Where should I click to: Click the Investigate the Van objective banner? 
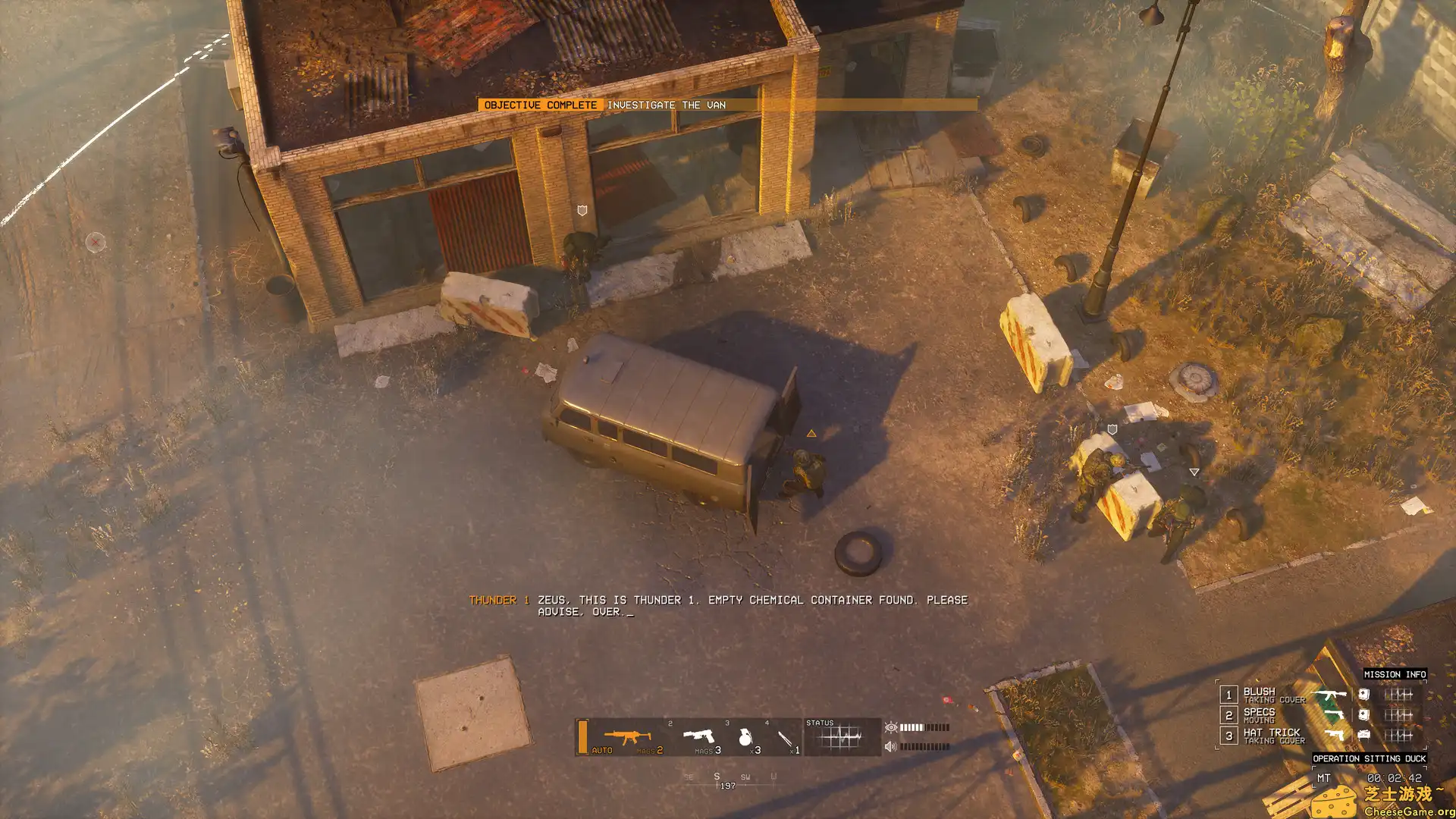(667, 105)
